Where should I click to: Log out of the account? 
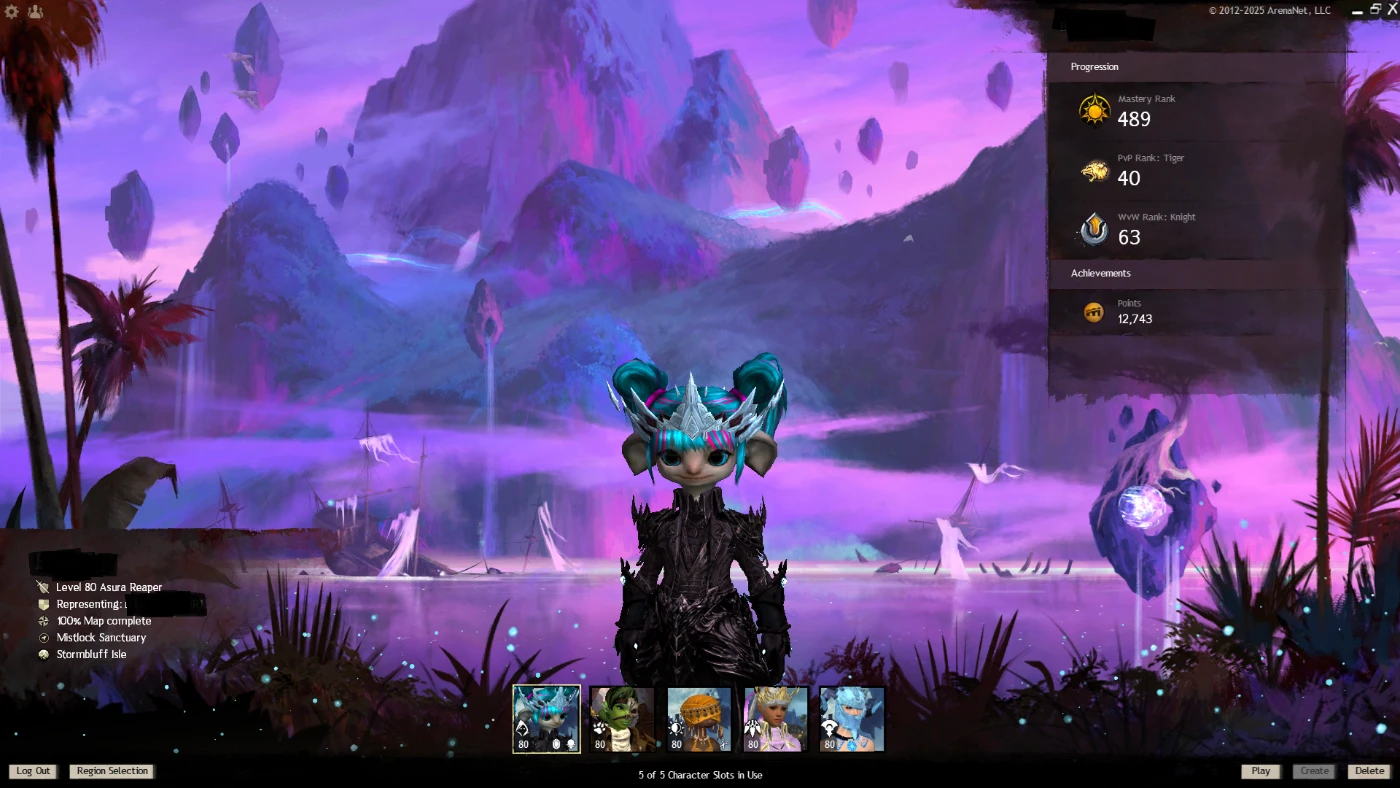(x=33, y=771)
